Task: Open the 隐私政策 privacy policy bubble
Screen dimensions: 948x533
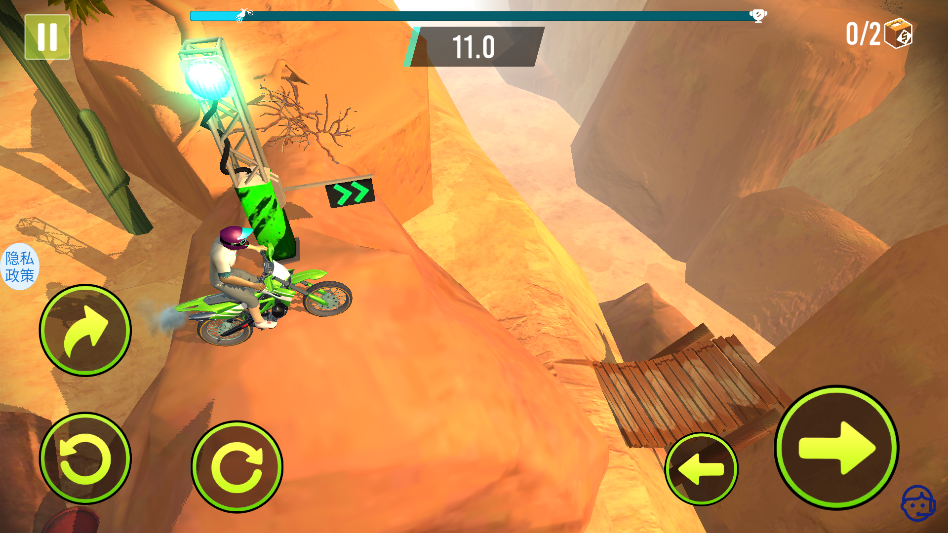Action: tap(19, 267)
